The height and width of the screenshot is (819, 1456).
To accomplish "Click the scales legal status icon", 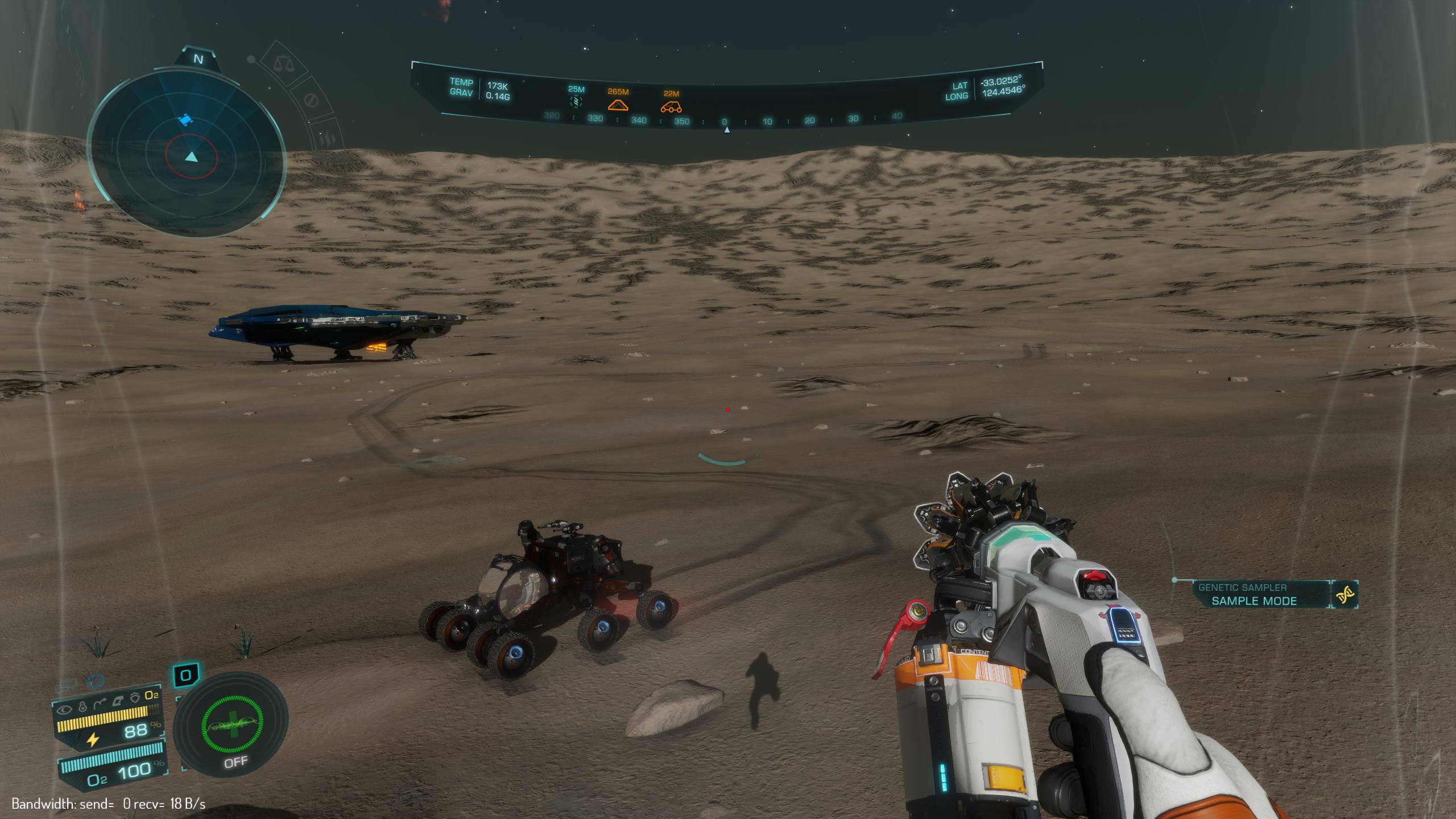I will 281,62.
